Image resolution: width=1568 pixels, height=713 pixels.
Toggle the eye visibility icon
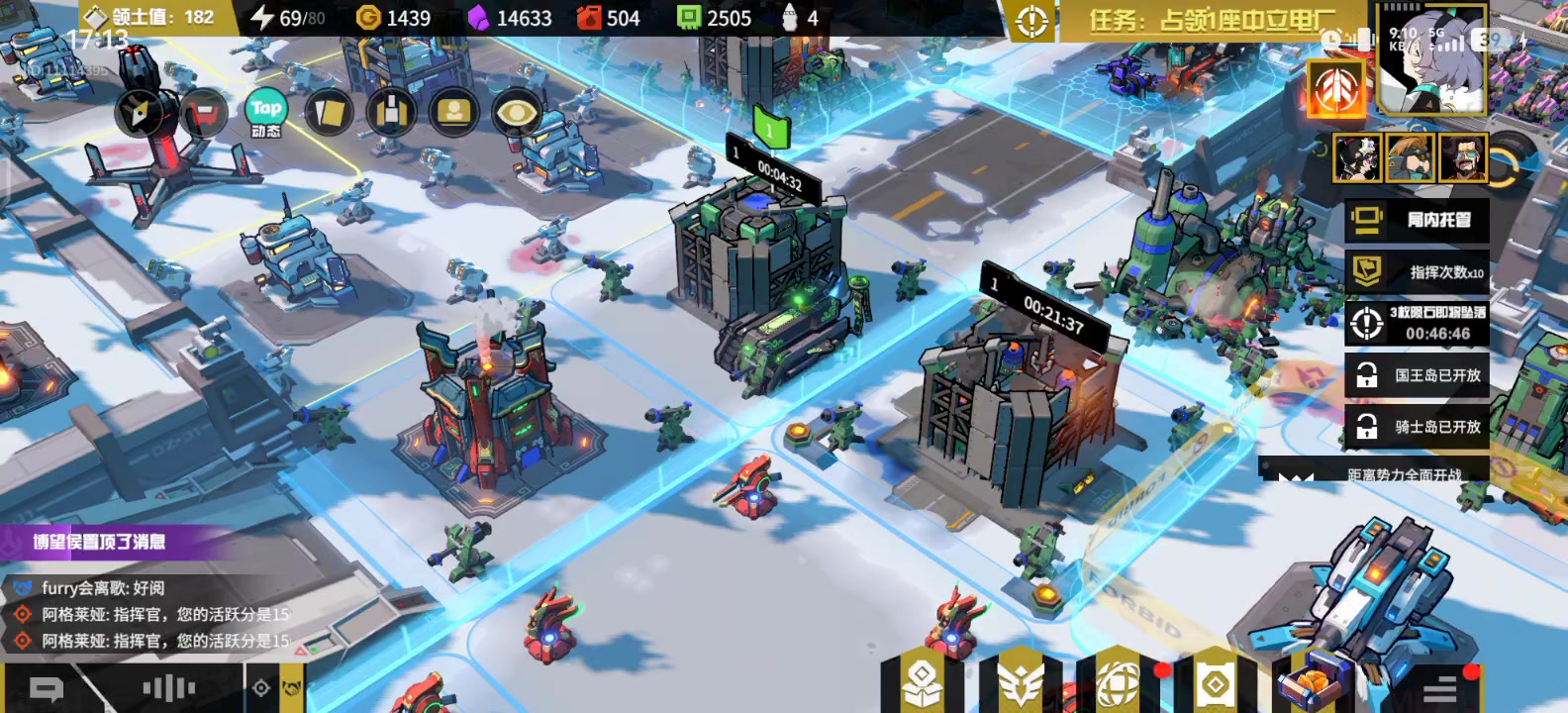coord(516,113)
